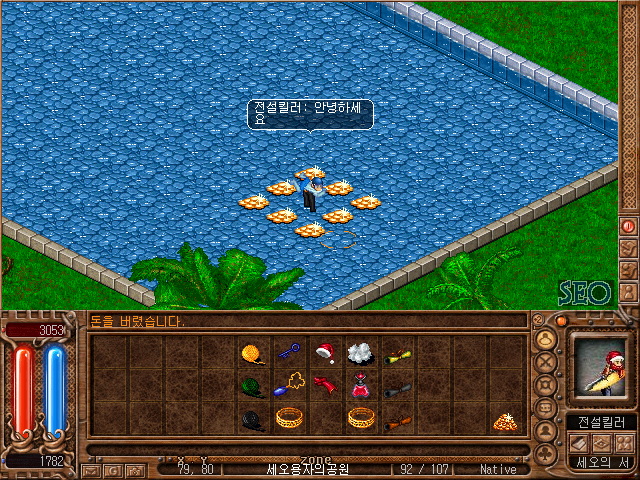Image resolution: width=640 pixels, height=480 pixels.
Task: Select the black yarn ball item
Action: 252,420
